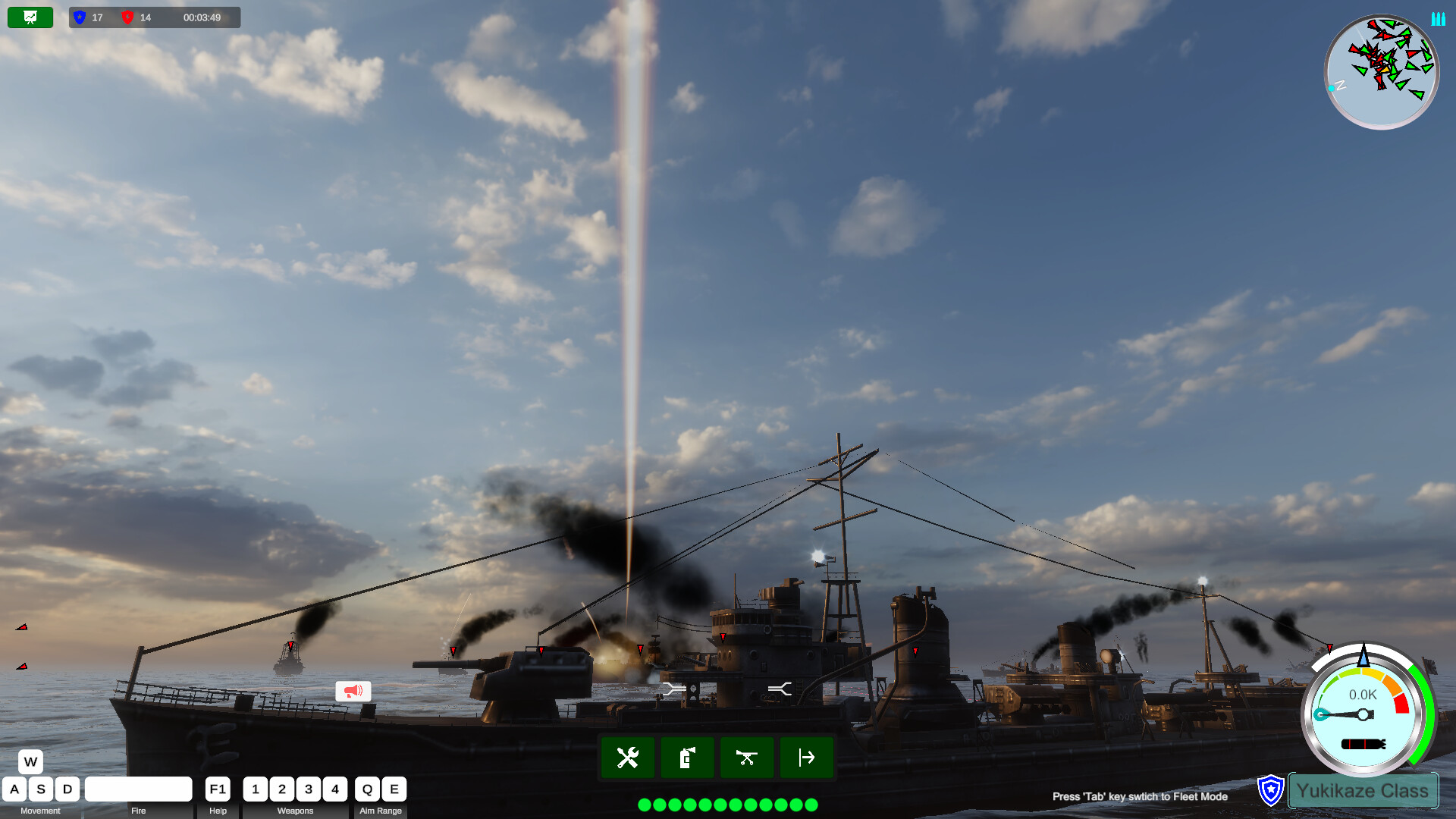
Task: Click the Fire input bar at the bottom
Action: click(x=139, y=789)
